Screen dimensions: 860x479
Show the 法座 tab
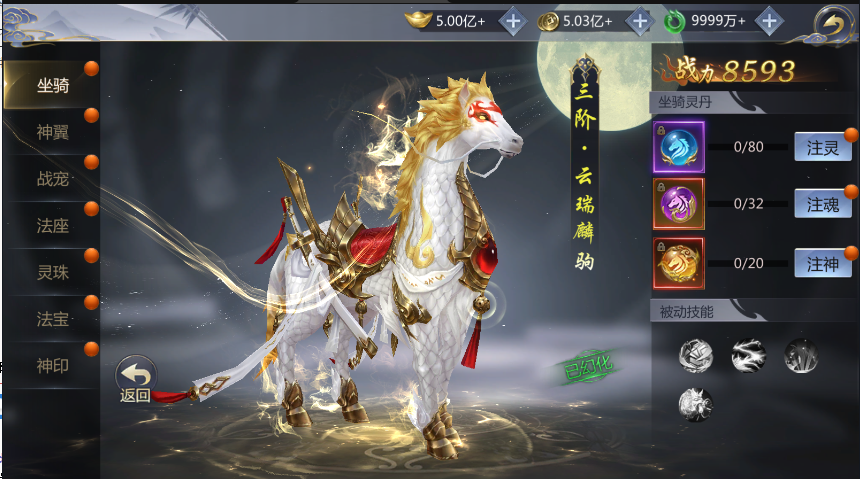click(52, 225)
